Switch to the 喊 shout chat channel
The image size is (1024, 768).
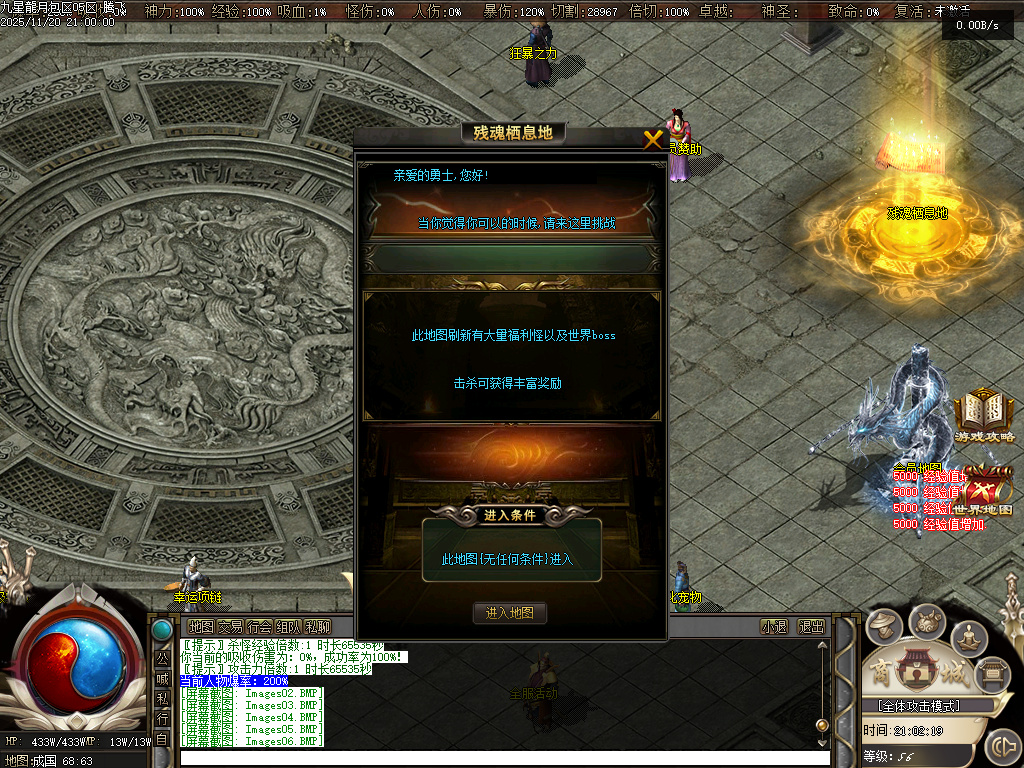162,680
